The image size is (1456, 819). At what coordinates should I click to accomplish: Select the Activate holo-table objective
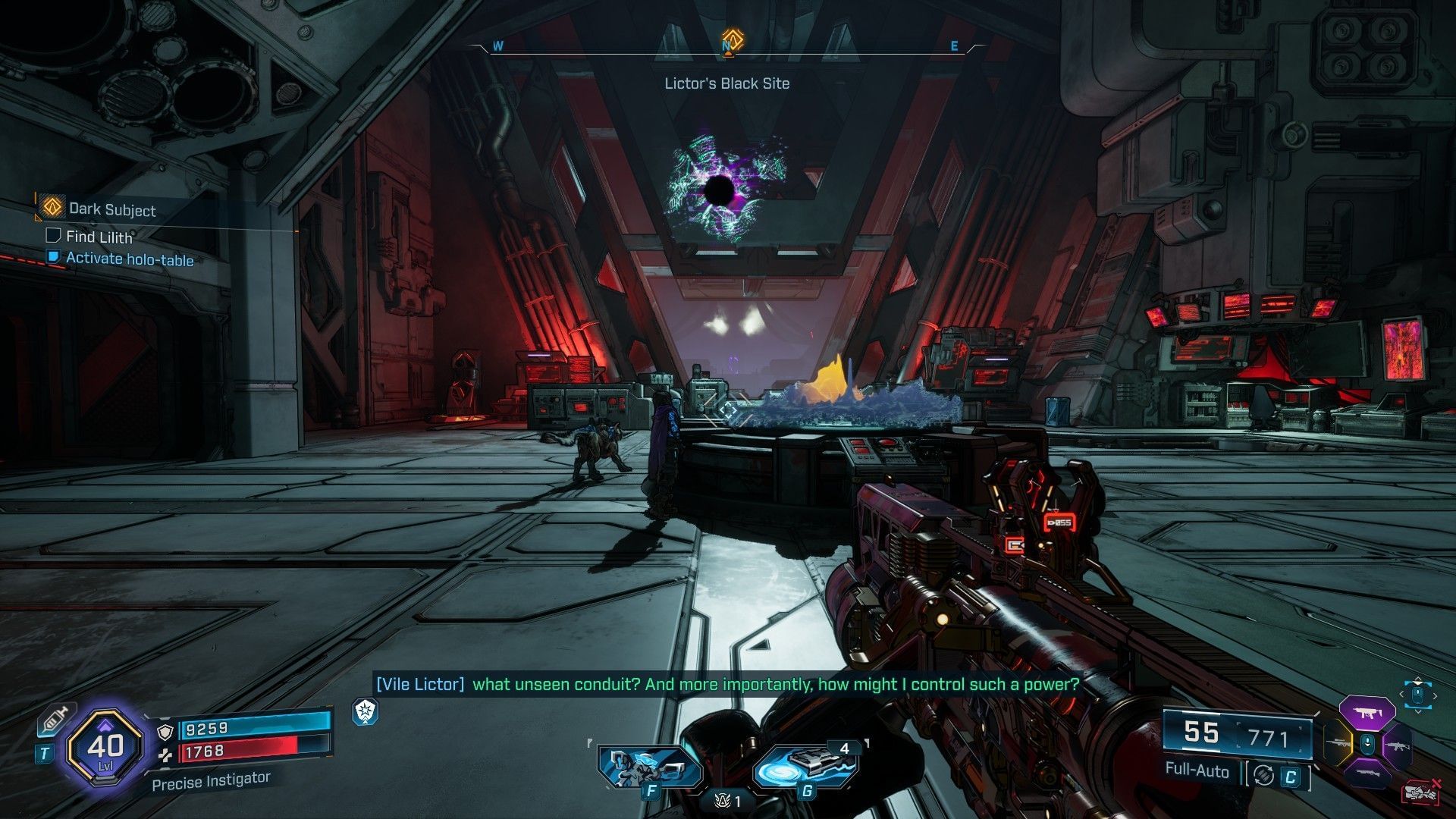click(x=129, y=259)
